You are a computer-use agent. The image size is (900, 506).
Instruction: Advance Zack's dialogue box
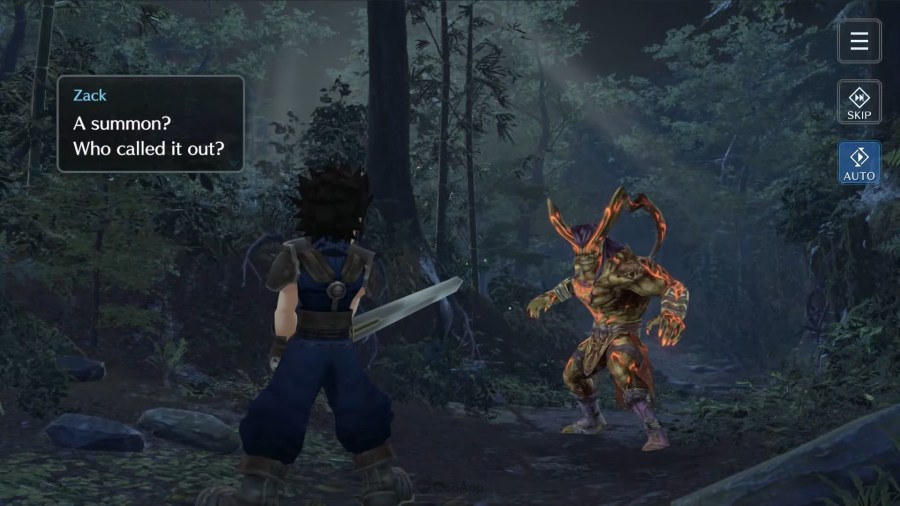pyautogui.click(x=150, y=124)
